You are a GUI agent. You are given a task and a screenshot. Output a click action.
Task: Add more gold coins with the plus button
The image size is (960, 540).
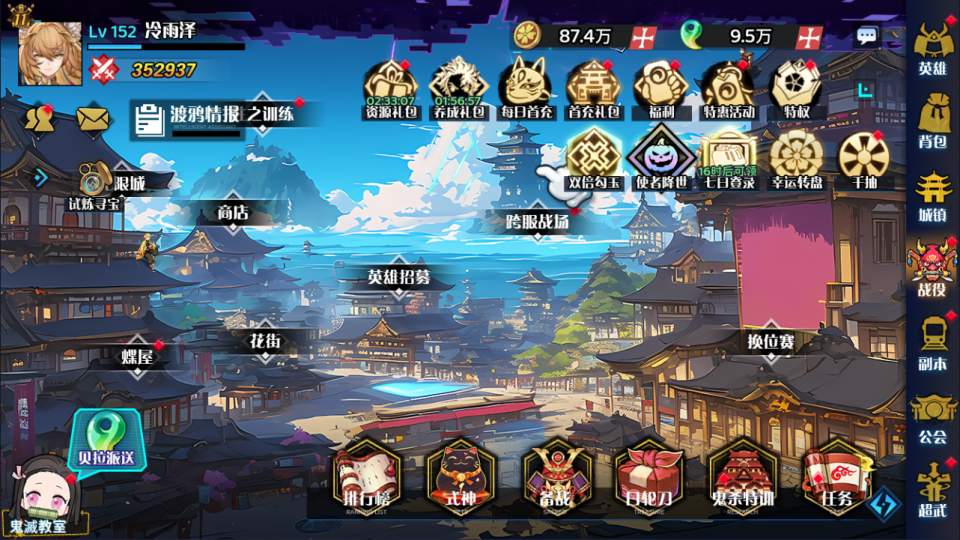644,37
